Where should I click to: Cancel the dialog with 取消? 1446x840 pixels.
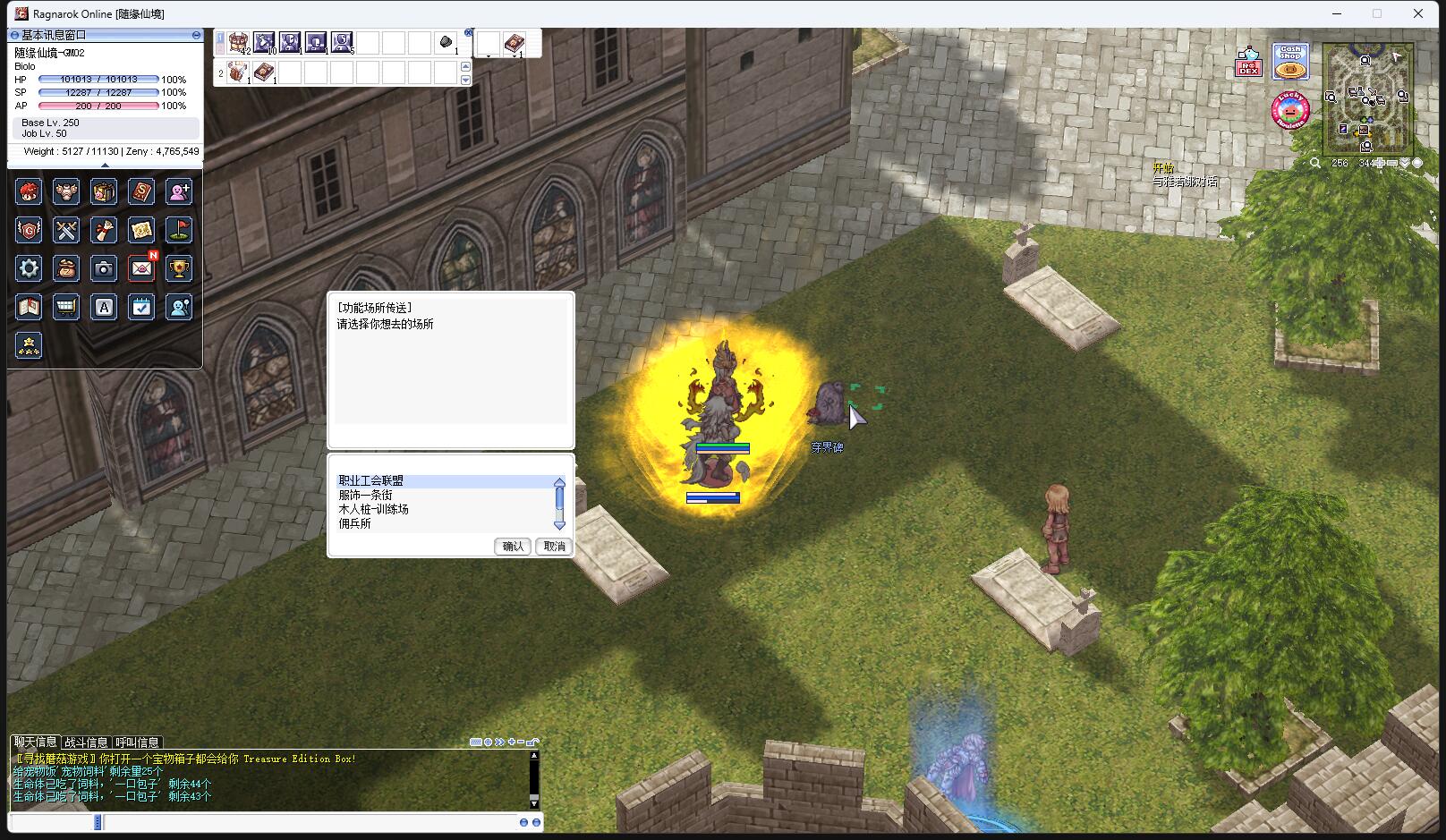coord(554,546)
